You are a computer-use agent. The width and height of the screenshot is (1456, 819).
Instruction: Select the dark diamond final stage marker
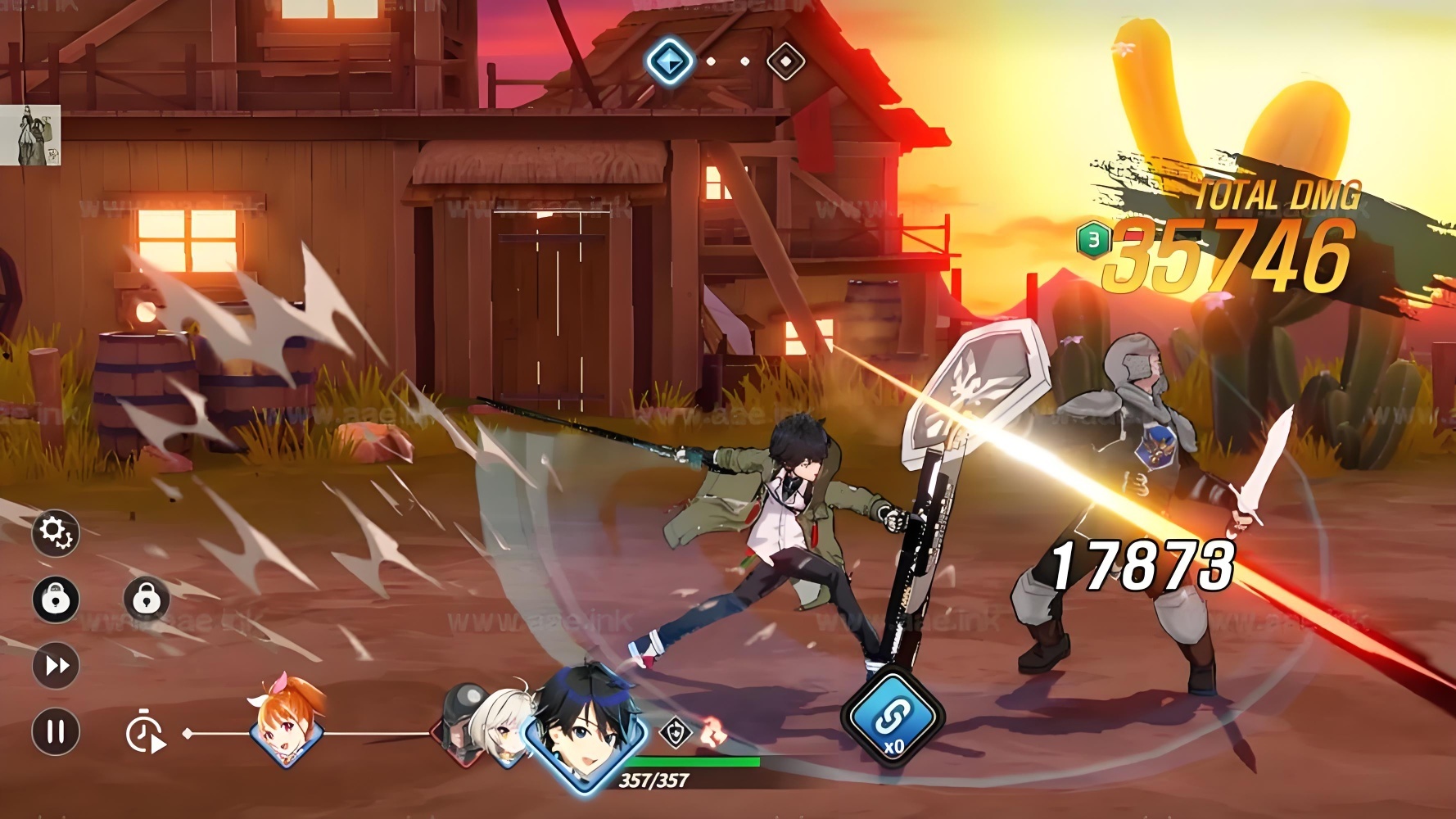coord(785,61)
